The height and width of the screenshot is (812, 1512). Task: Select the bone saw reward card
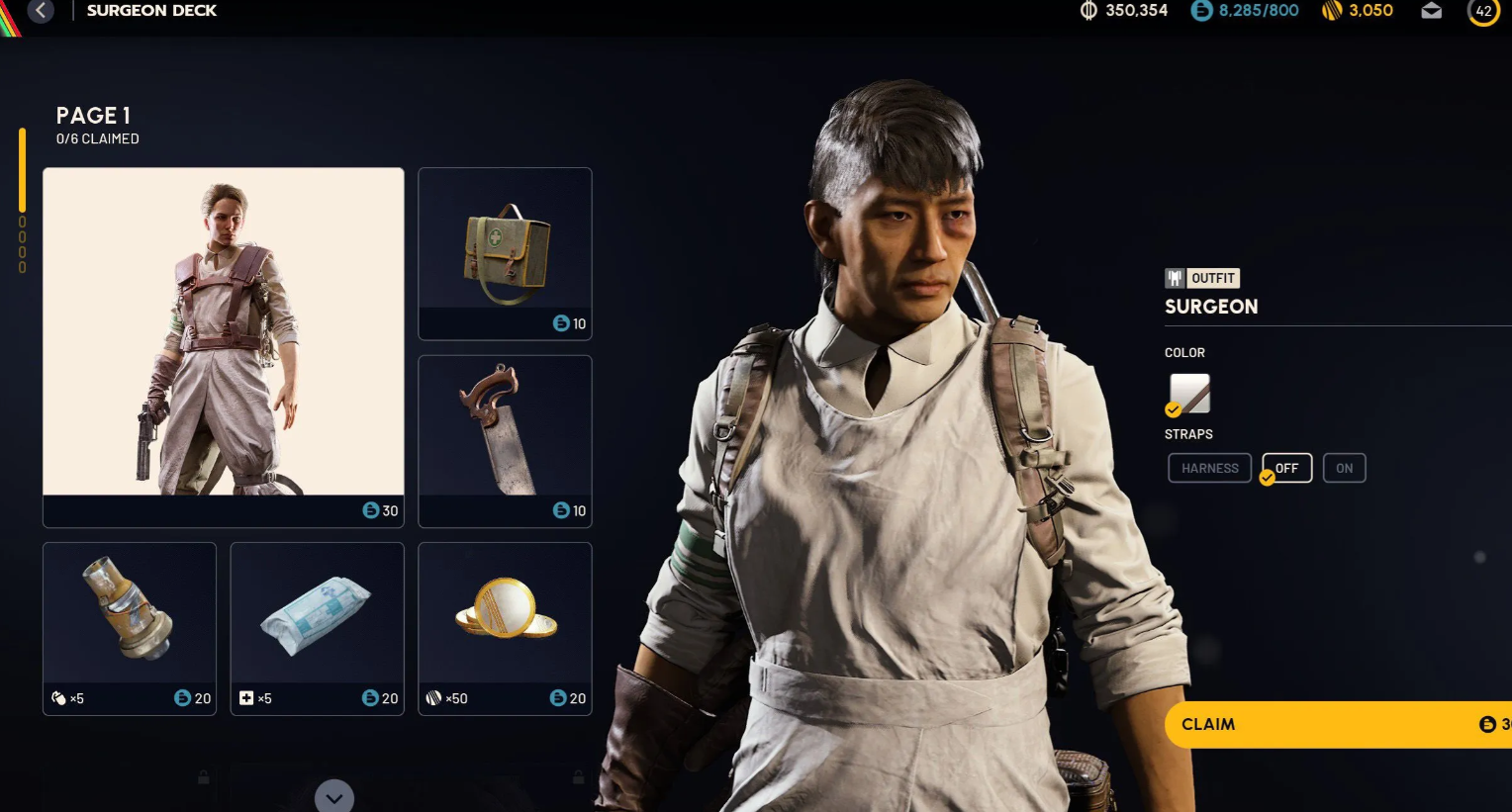505,440
